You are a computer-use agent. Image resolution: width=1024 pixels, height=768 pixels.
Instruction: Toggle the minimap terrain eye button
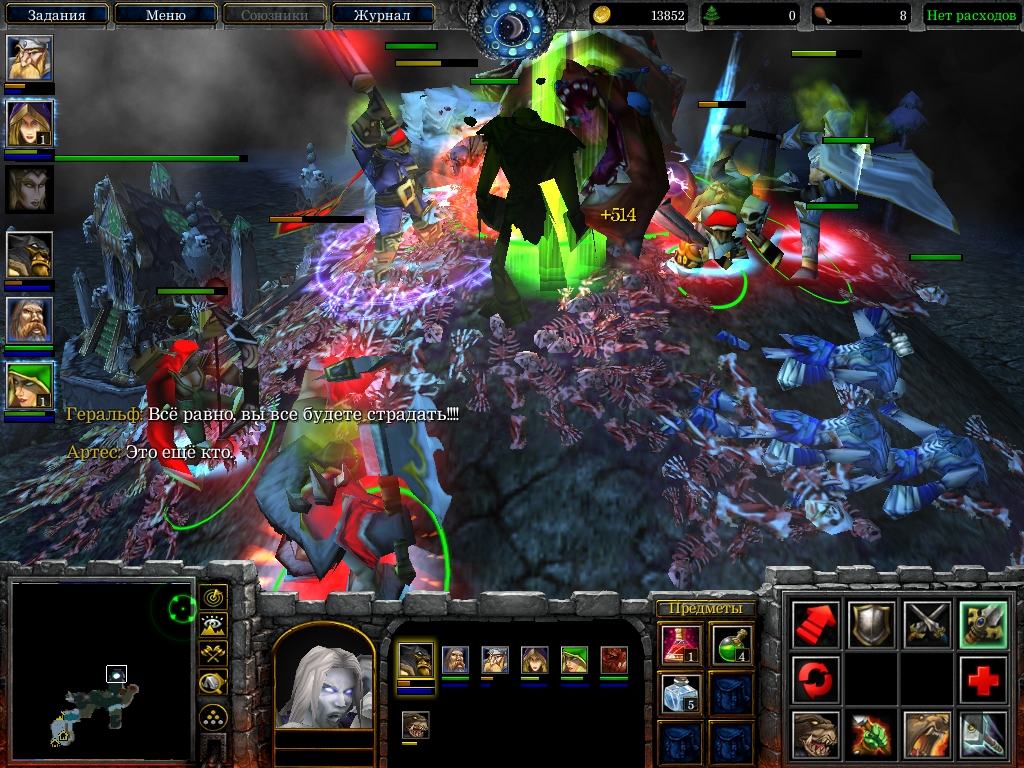(x=213, y=626)
